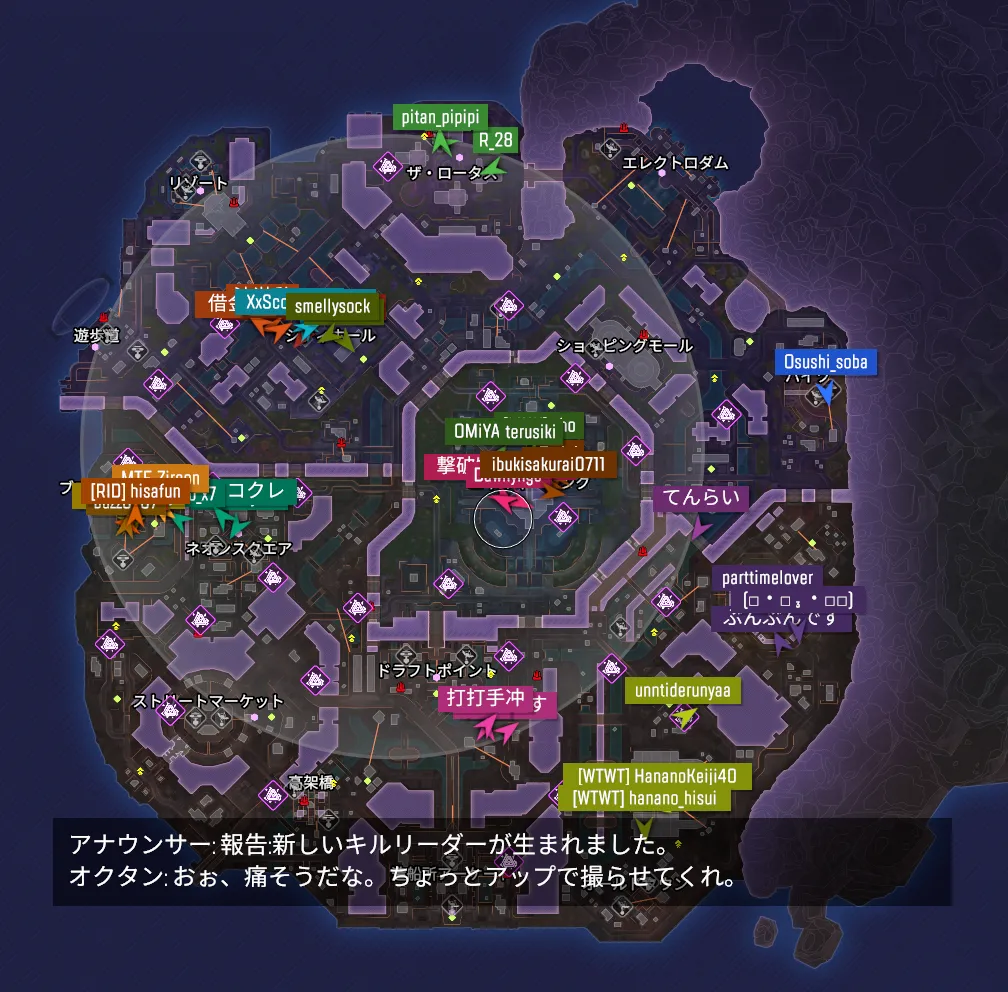
Task: Choose the [WTWT] HananoKeiji40 player label
Action: click(x=657, y=775)
